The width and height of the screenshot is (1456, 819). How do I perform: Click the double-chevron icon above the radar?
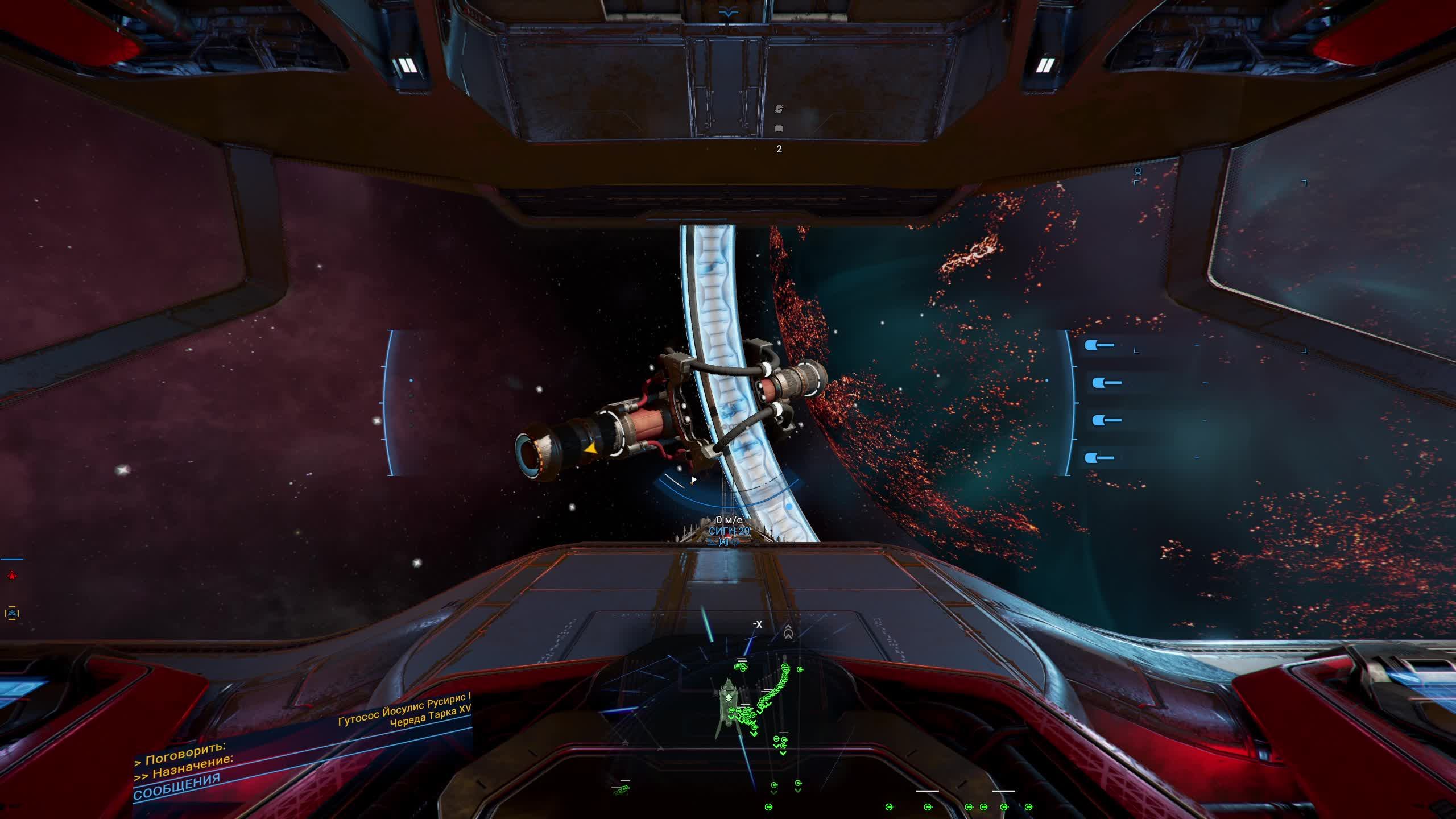(x=788, y=632)
